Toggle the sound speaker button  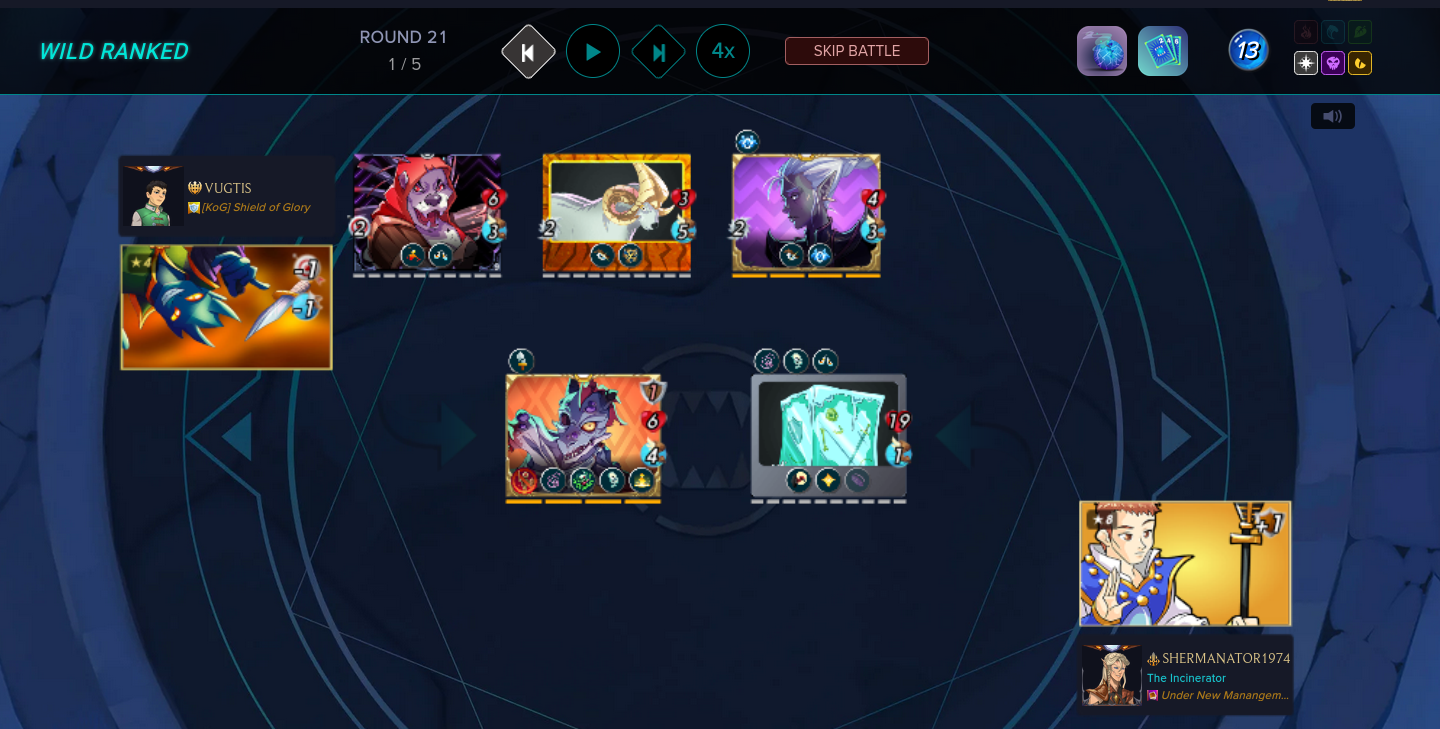tap(1332, 116)
